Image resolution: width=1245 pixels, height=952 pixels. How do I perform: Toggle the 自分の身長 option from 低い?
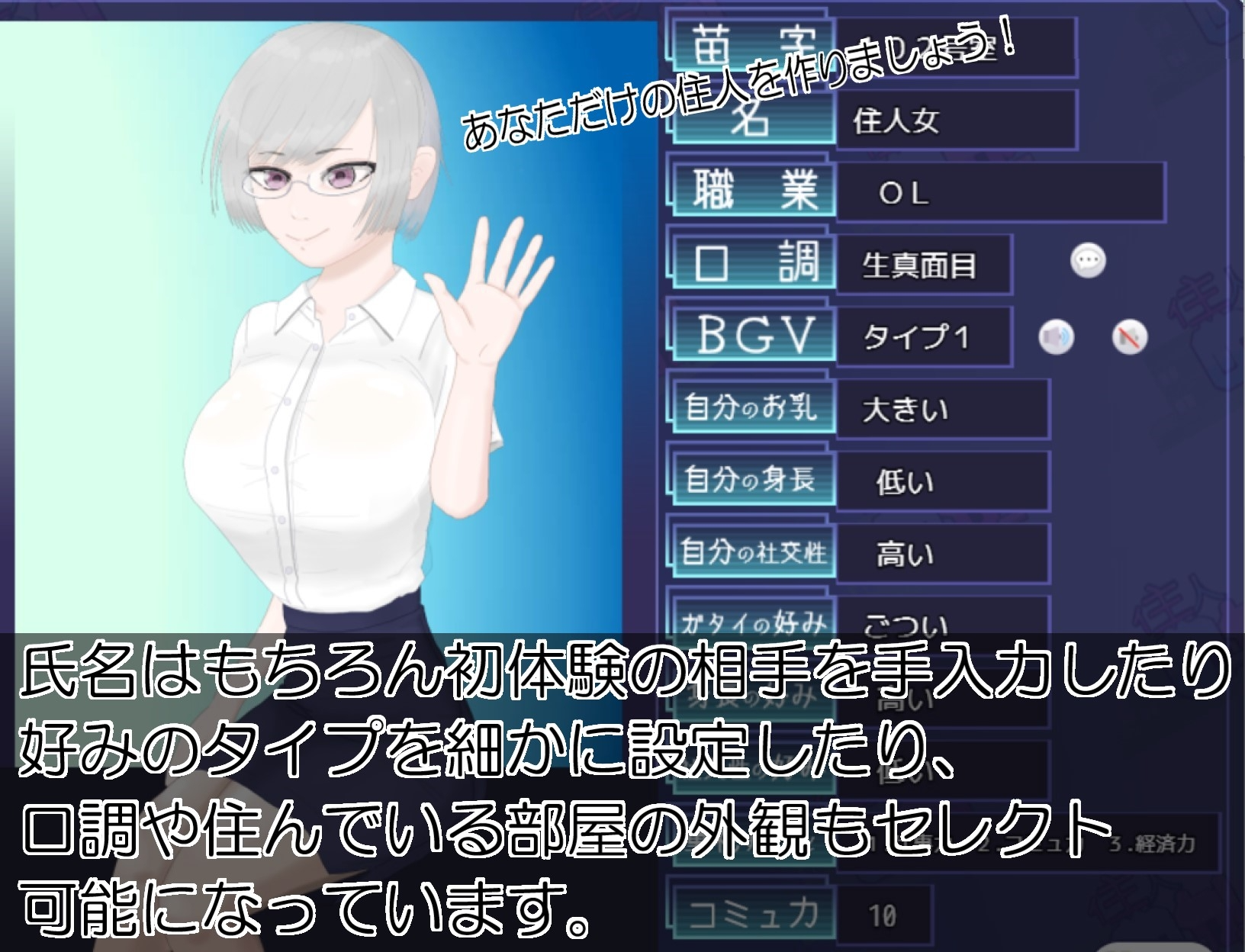tap(942, 481)
